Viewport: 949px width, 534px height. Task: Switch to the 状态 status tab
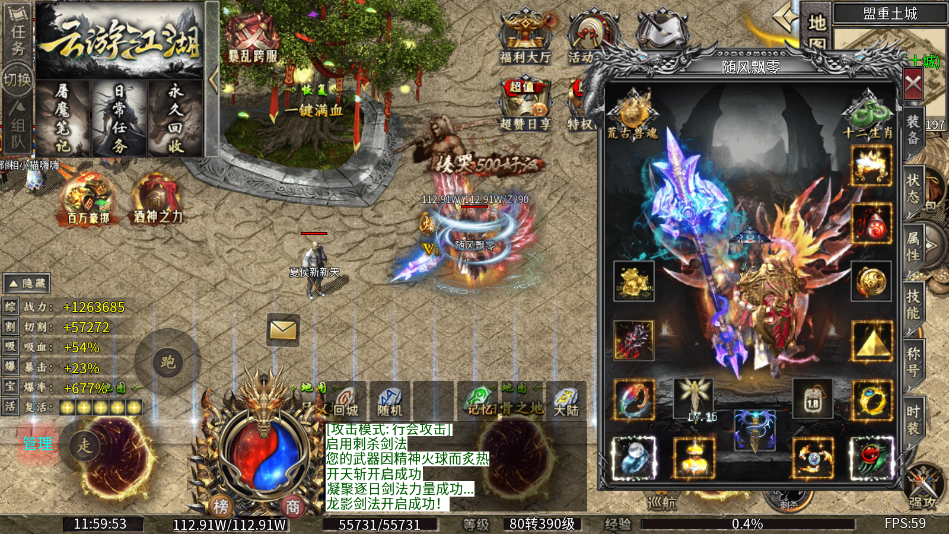pos(913,186)
